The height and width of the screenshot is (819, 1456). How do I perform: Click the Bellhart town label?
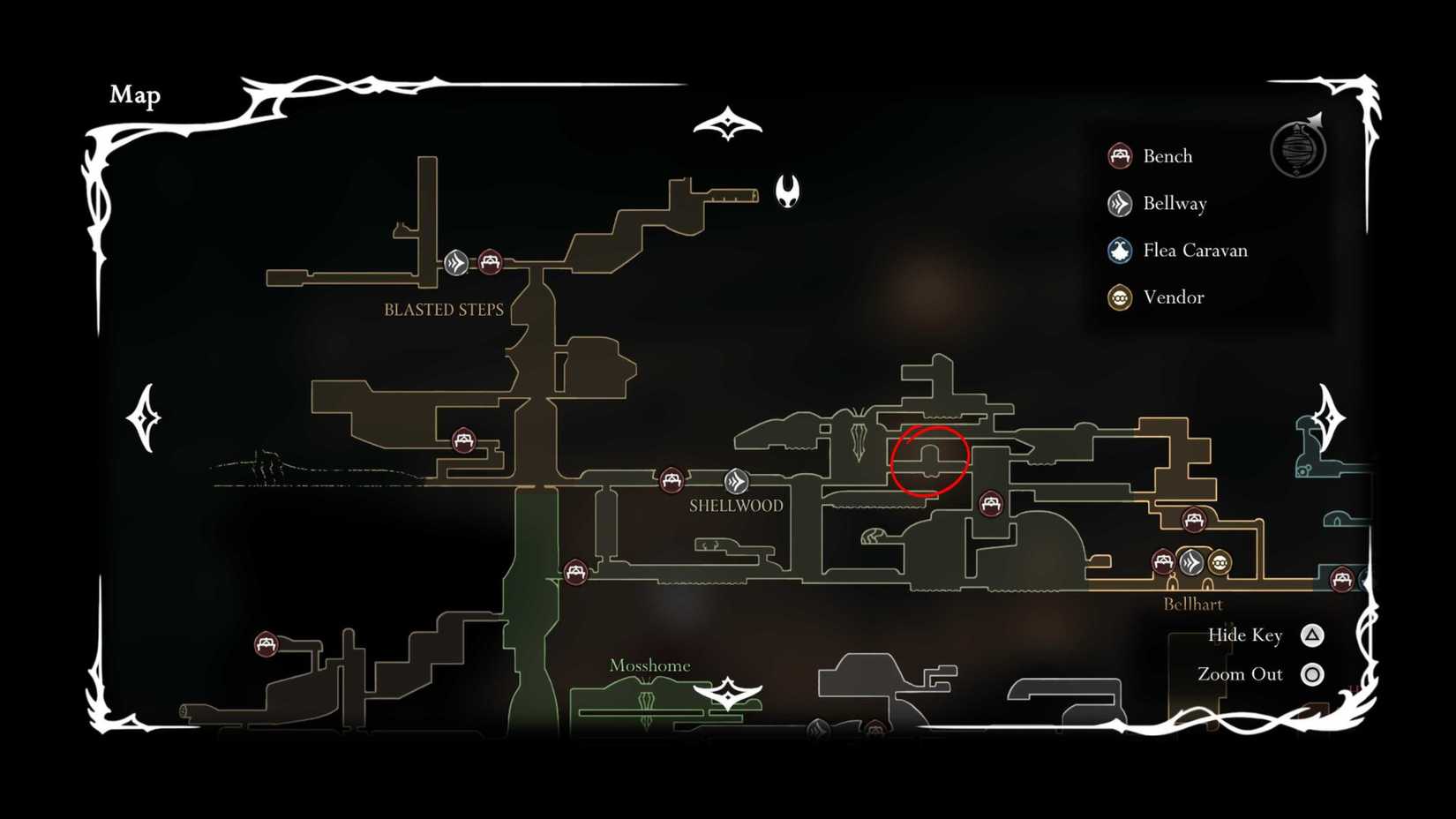tap(1193, 604)
